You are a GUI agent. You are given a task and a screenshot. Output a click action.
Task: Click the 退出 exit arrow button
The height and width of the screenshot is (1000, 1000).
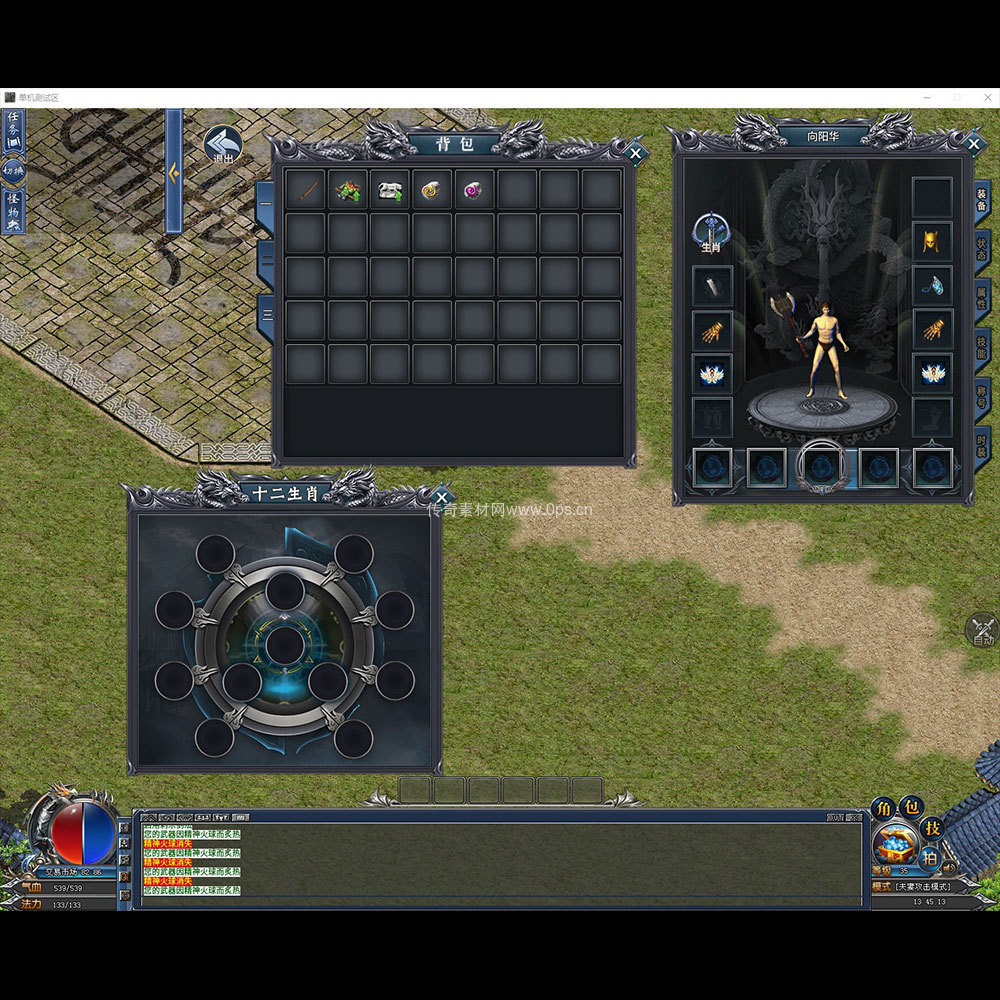tap(222, 145)
